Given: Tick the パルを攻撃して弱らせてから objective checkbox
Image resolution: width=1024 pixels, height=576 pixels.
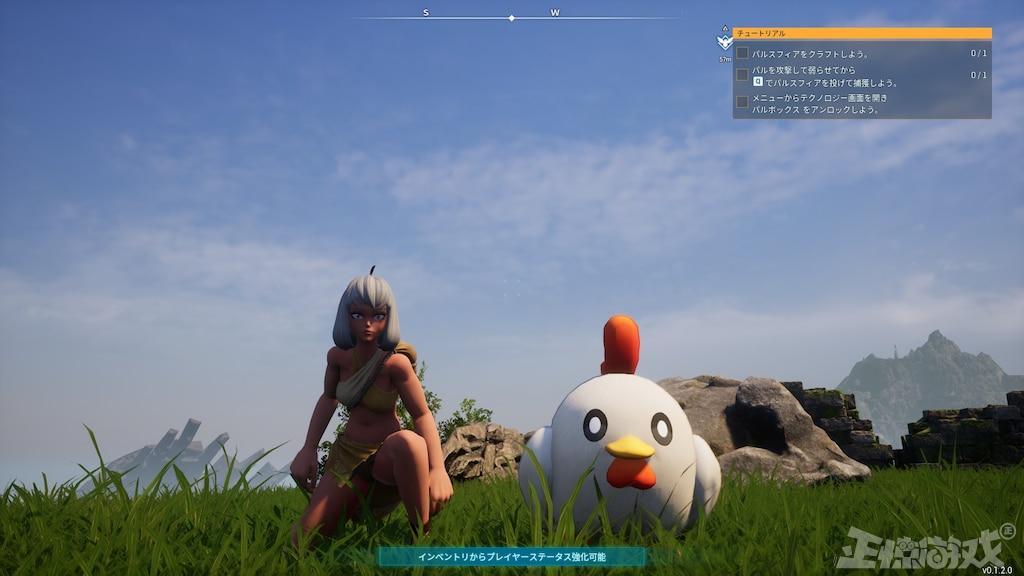Looking at the screenshot, I should [742, 75].
